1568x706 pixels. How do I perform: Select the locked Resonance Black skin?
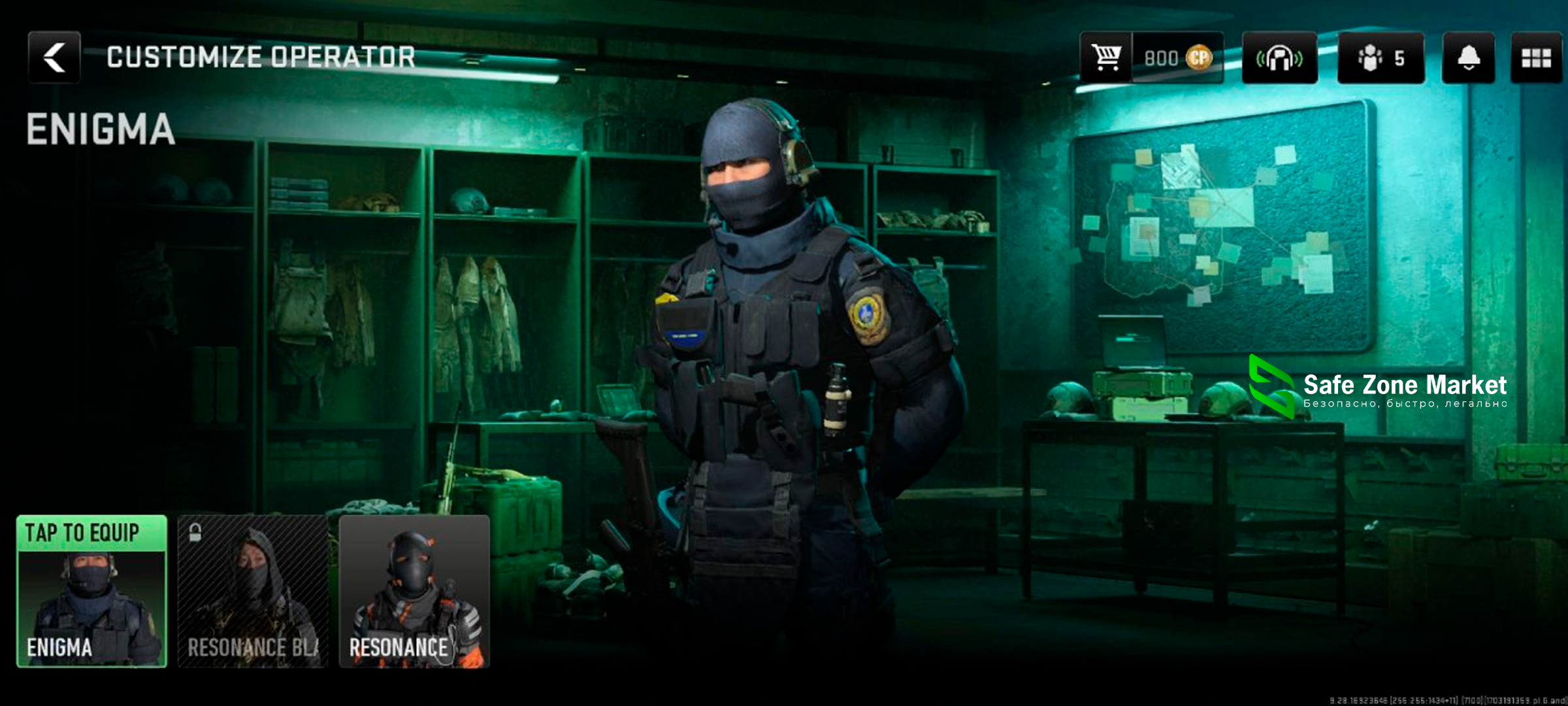click(x=253, y=591)
